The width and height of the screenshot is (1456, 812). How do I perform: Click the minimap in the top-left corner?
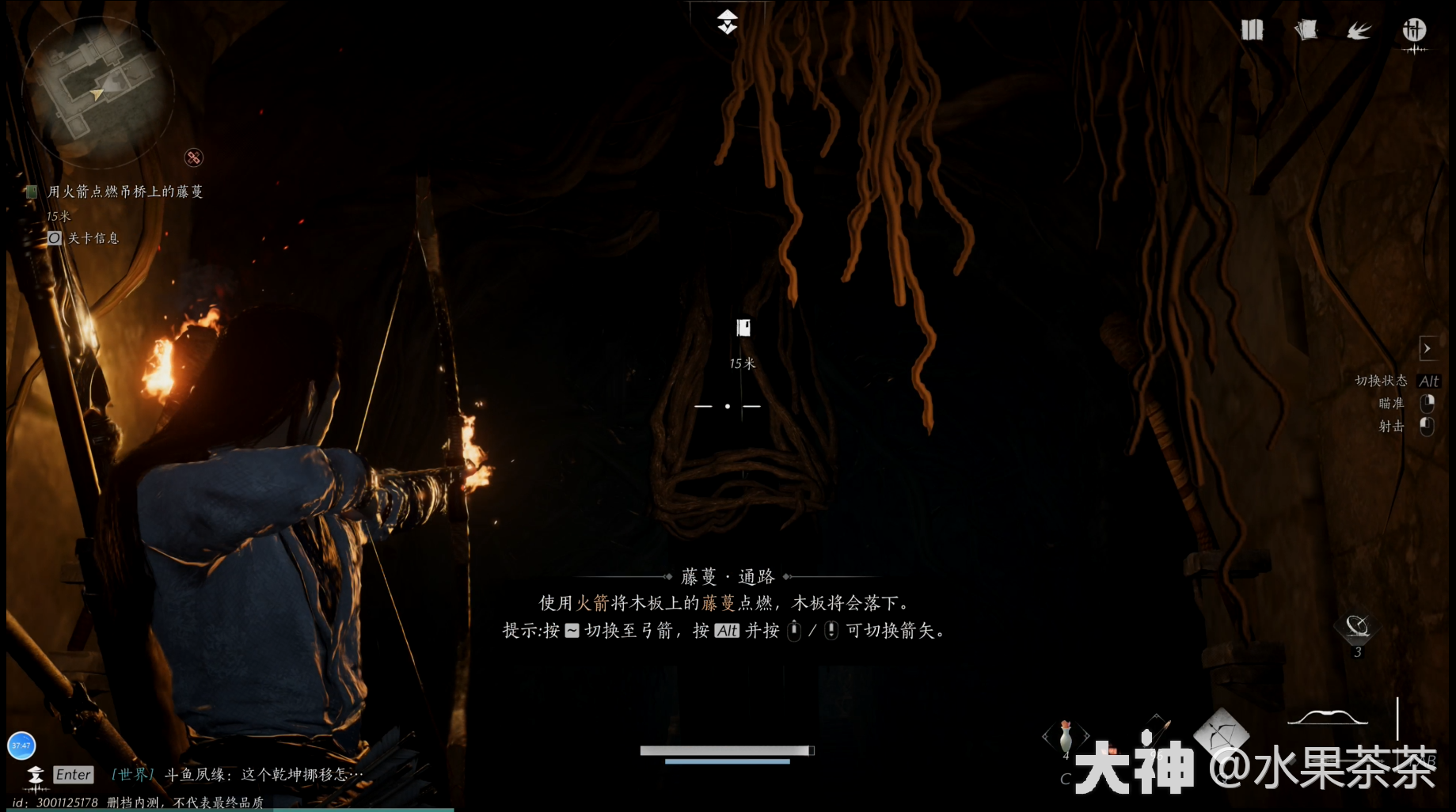[97, 91]
